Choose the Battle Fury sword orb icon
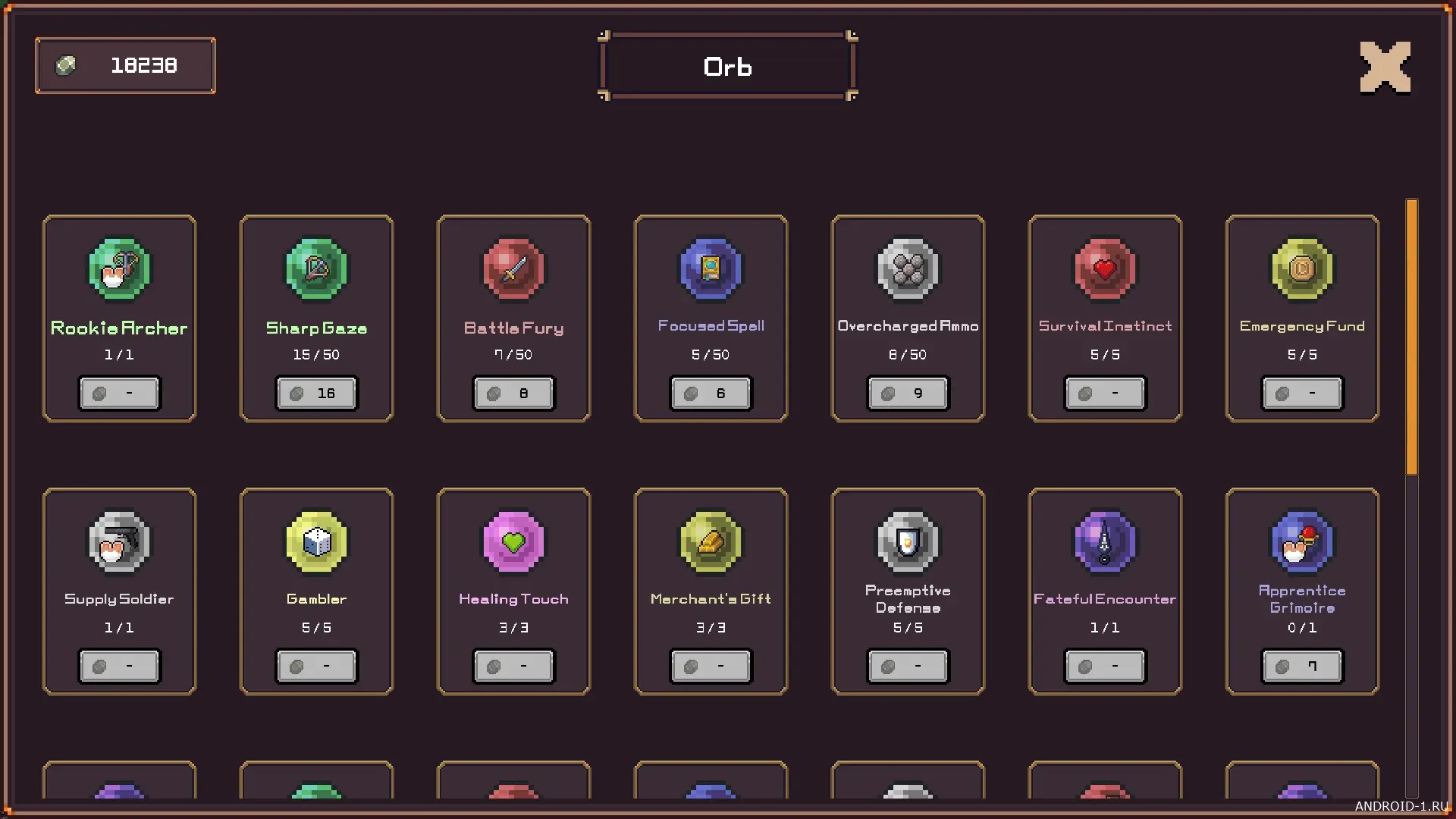The image size is (1456, 819). tap(513, 269)
